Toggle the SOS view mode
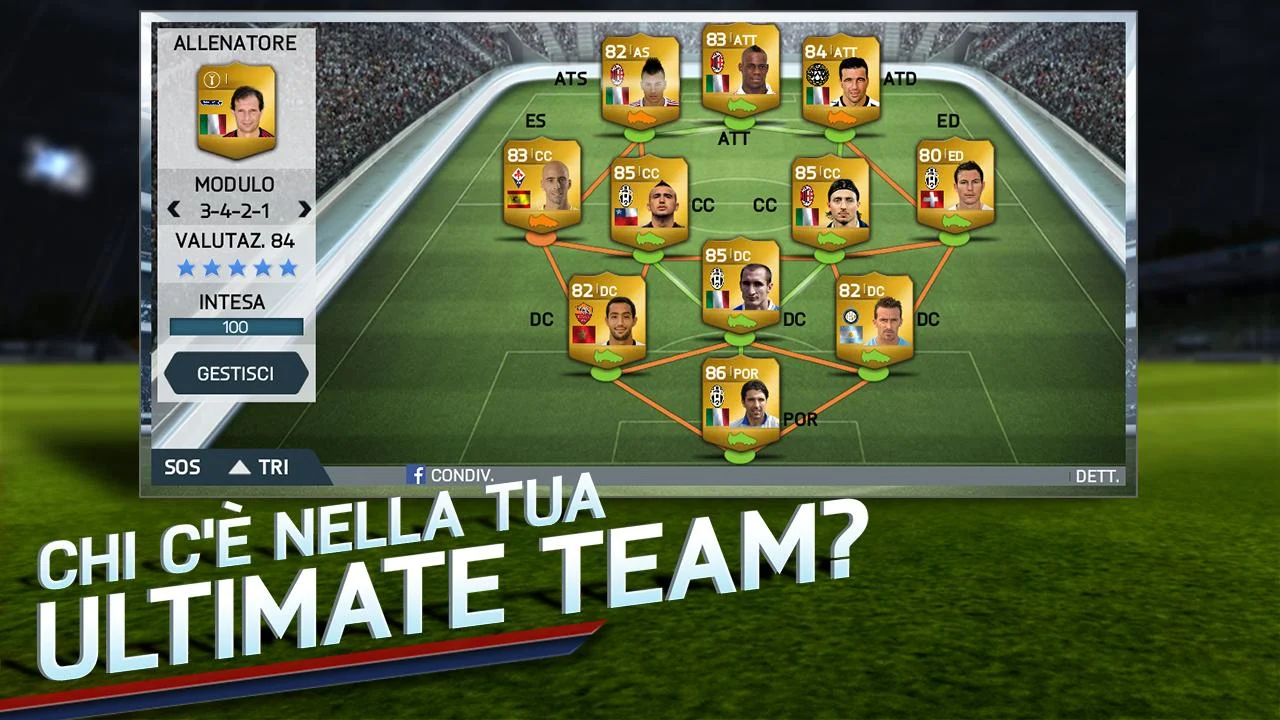 click(x=182, y=467)
